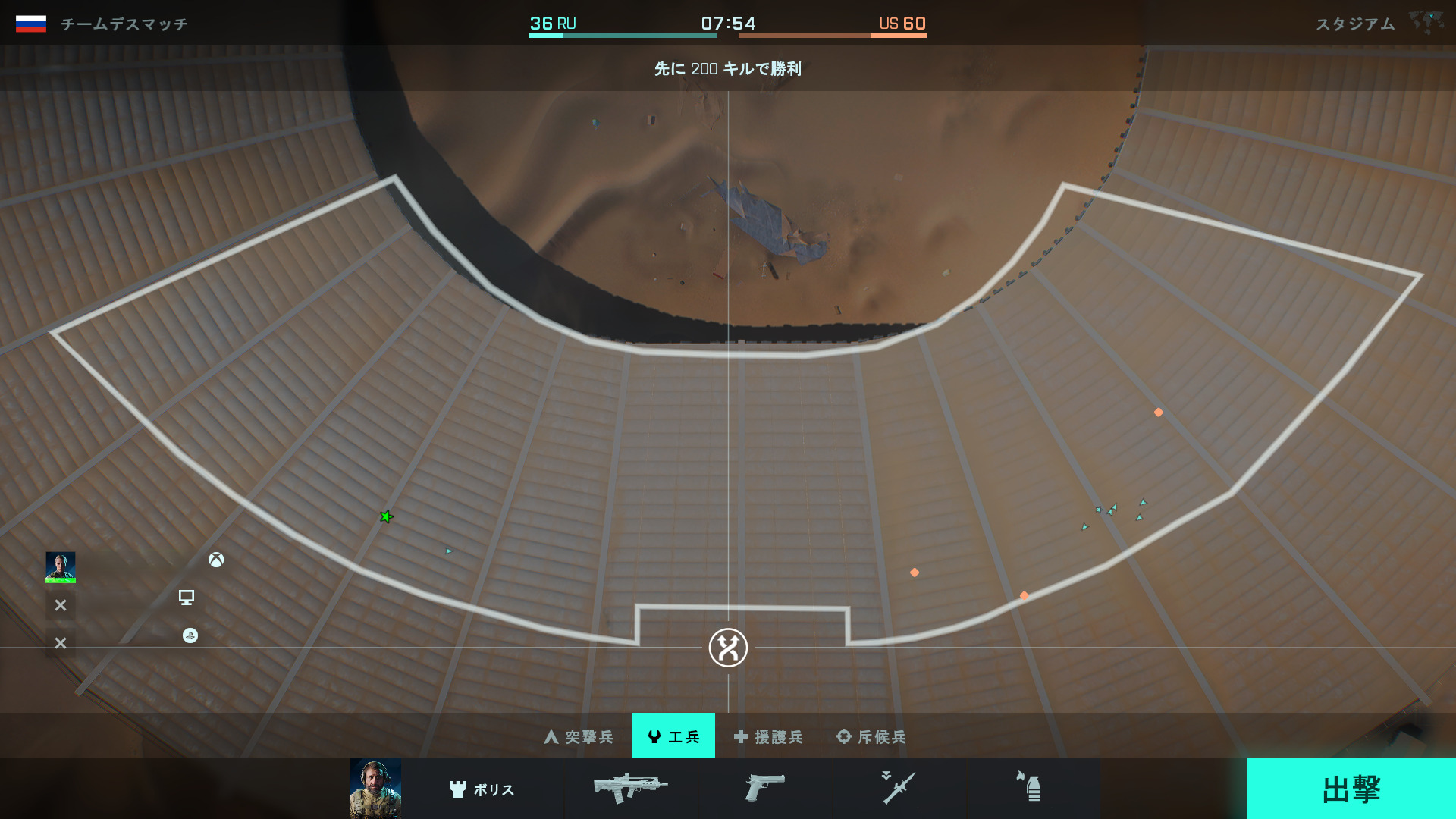
Task: Open the 斥候兵 recon class tab
Action: 871,736
